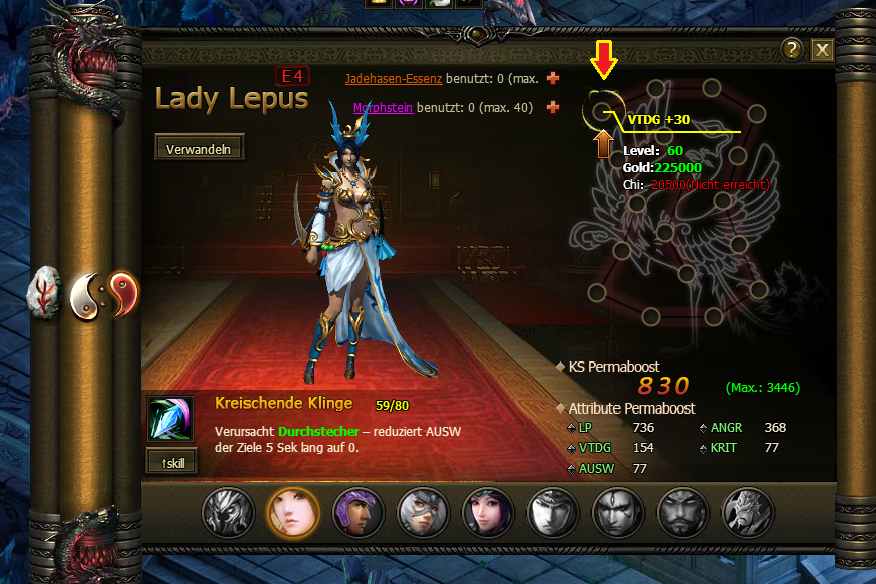Add Morphstein with its plus button
Image resolution: width=876 pixels, height=584 pixels.
click(553, 107)
